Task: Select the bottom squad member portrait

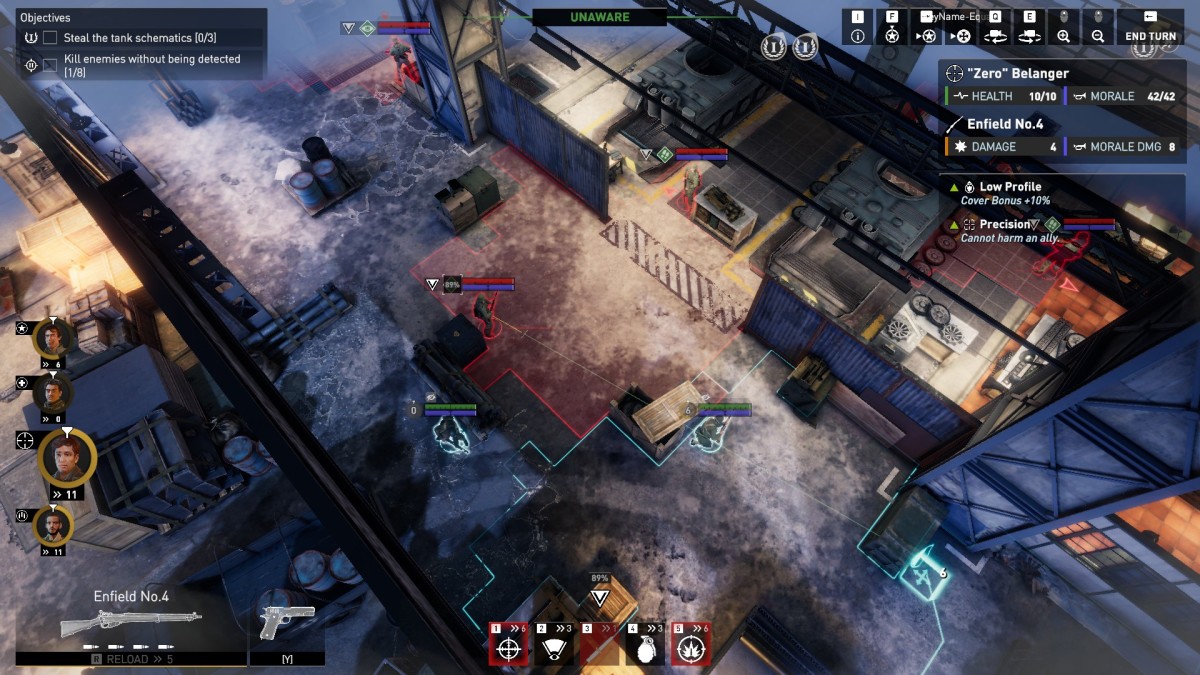Action: point(52,525)
